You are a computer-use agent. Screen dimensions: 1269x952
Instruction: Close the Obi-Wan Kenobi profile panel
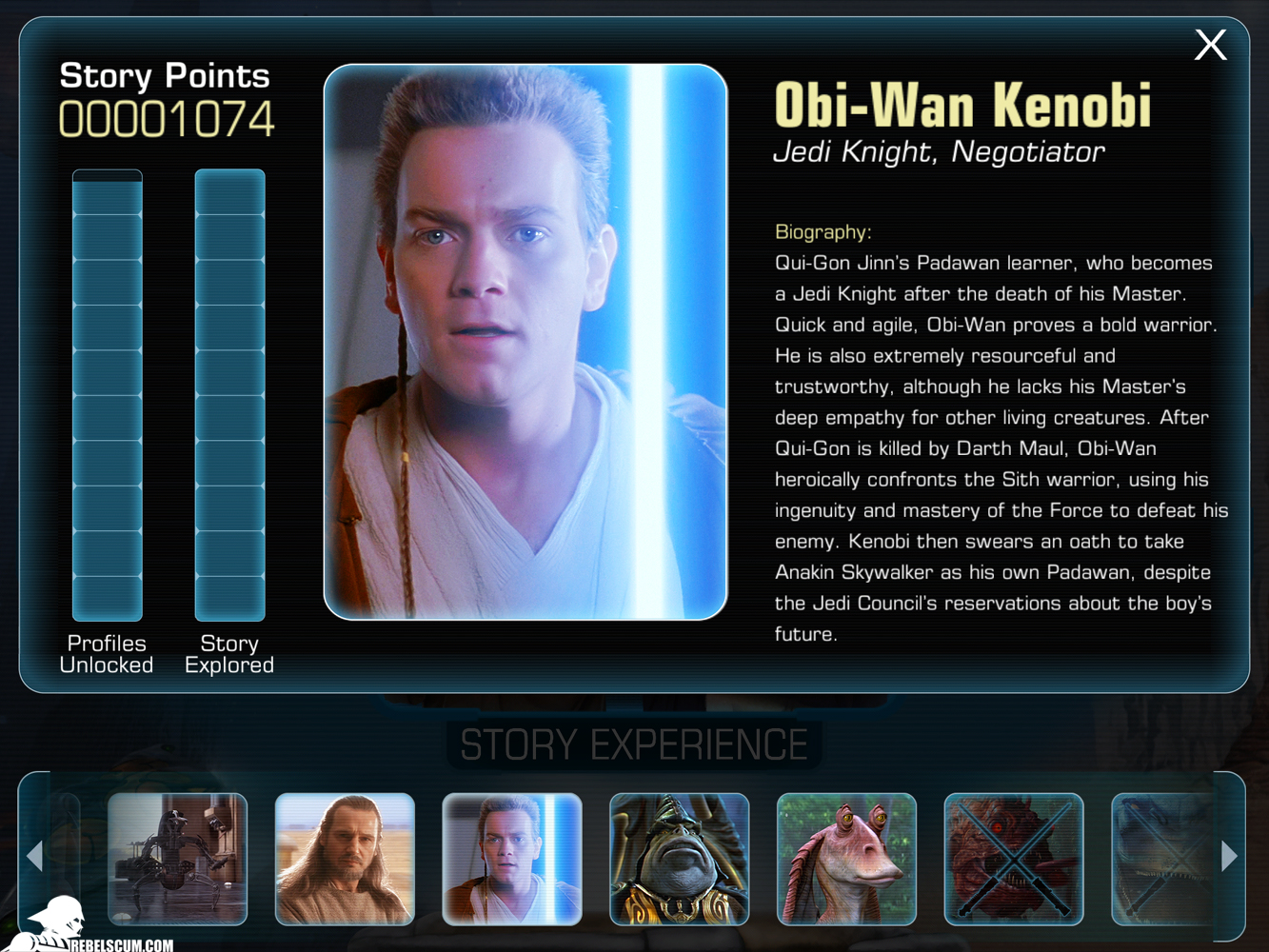click(1210, 45)
